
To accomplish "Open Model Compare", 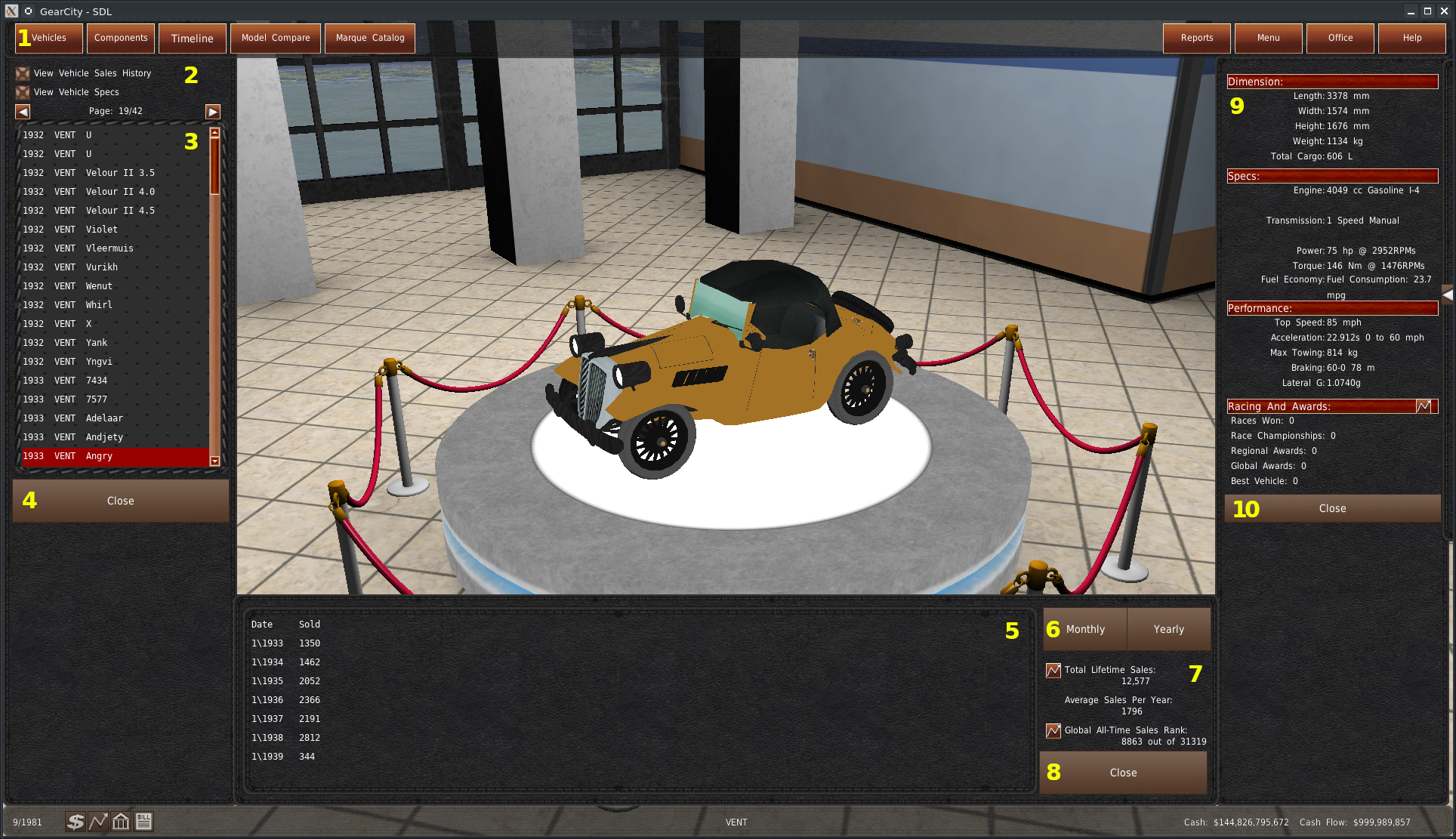I will click(276, 38).
